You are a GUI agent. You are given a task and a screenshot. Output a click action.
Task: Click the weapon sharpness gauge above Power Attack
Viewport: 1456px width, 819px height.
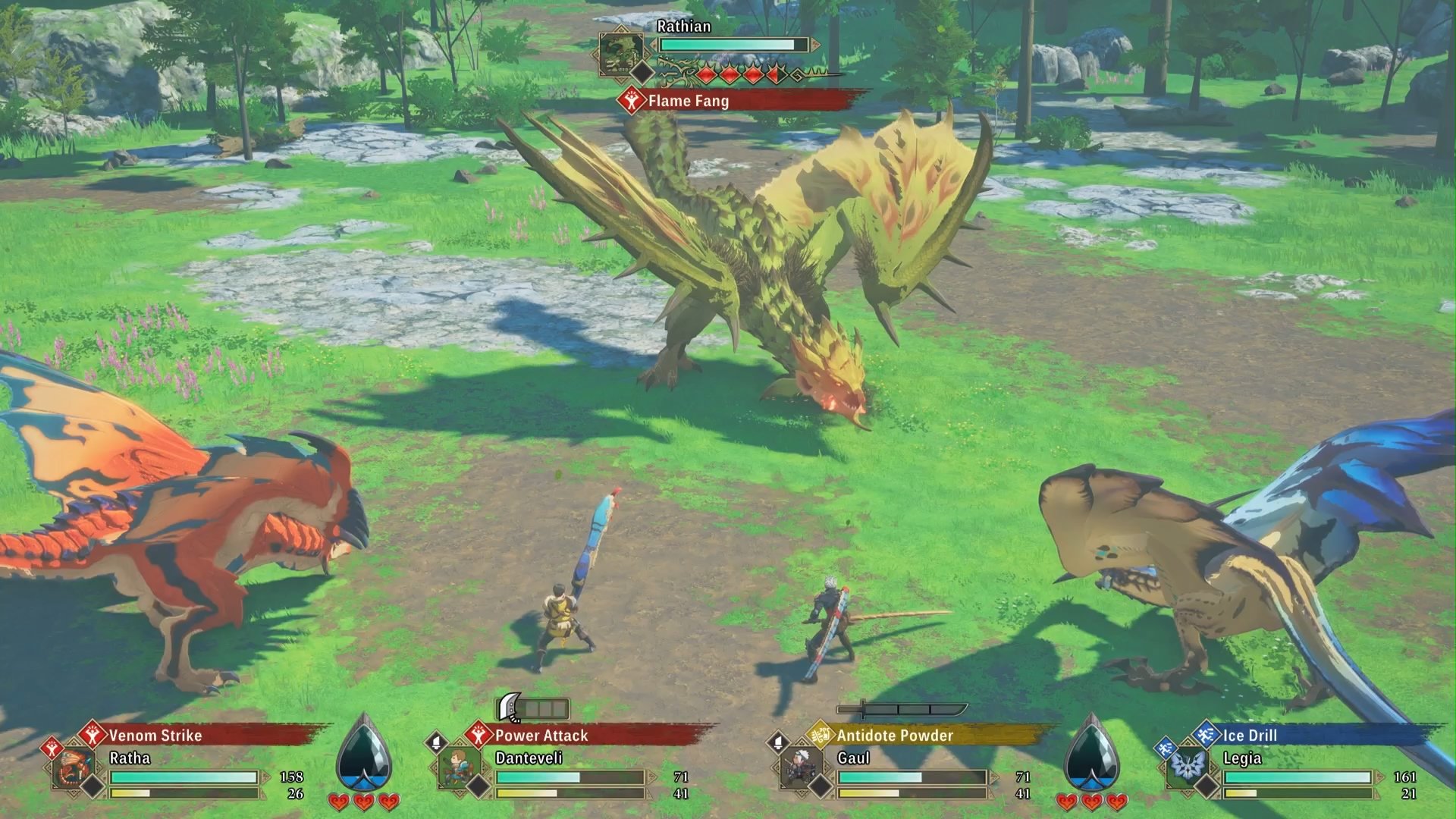[532, 709]
